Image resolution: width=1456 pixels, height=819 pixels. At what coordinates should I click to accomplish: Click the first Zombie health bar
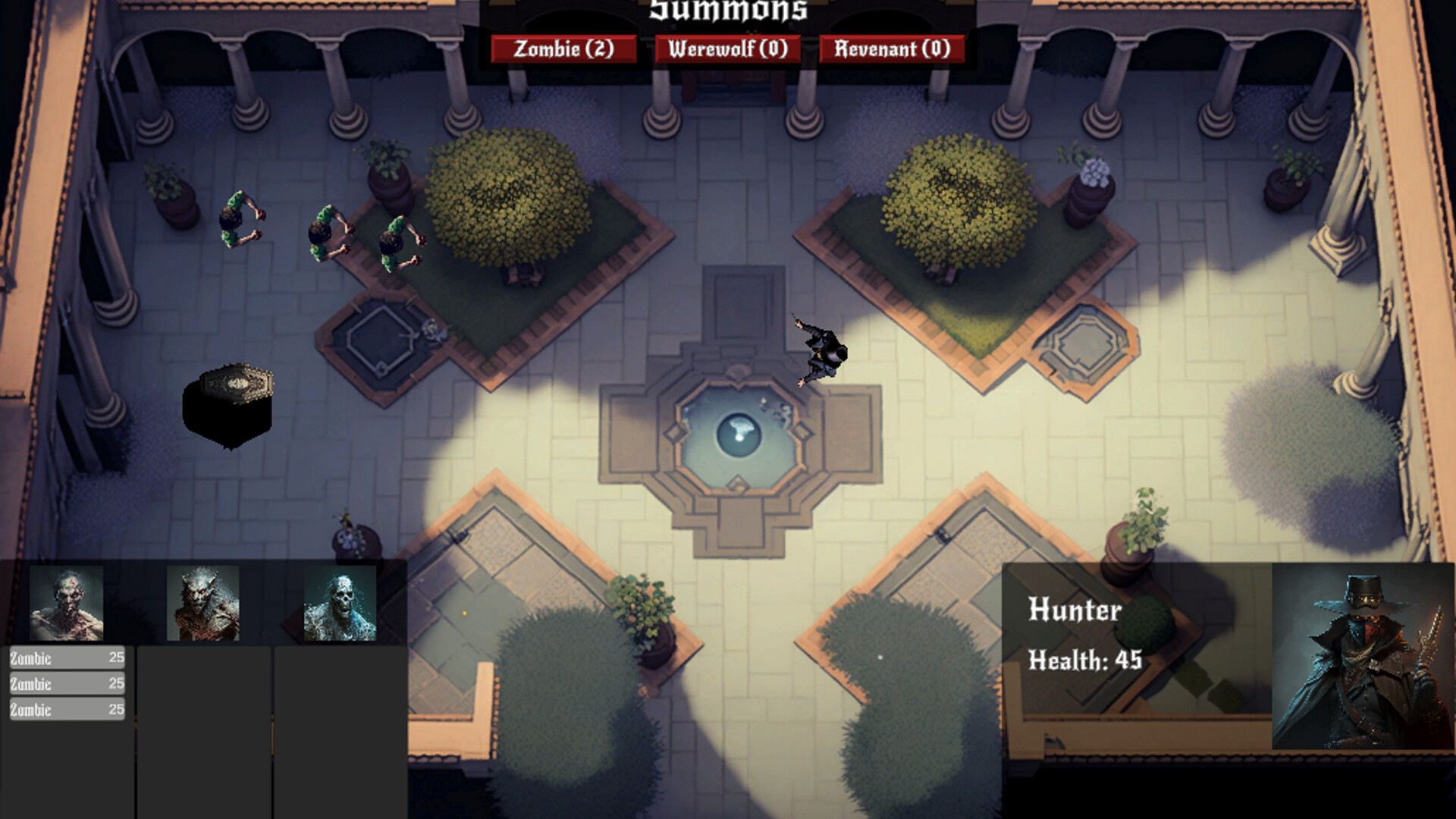(67, 658)
